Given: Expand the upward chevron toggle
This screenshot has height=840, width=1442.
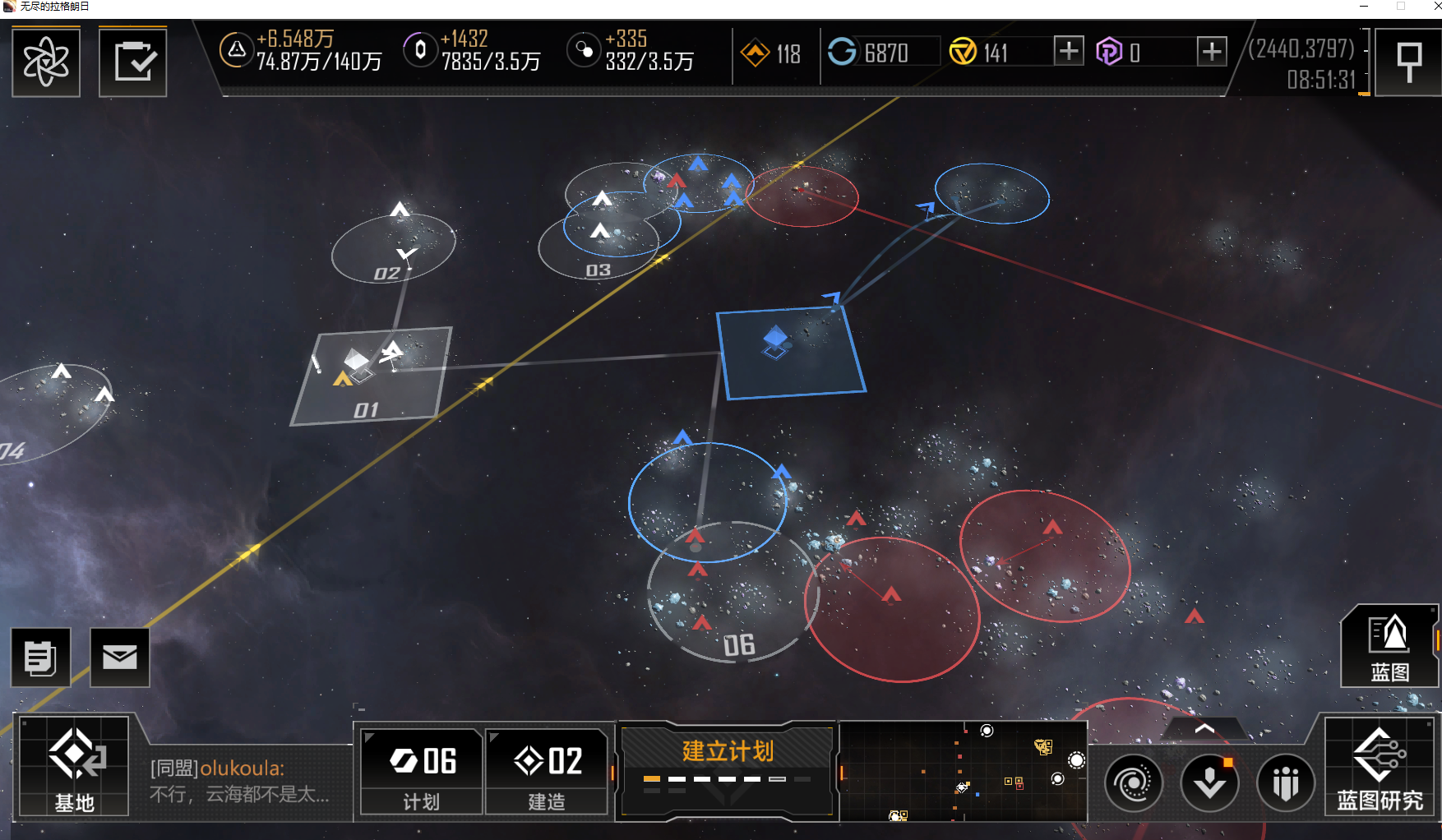Looking at the screenshot, I should click(x=1204, y=729).
